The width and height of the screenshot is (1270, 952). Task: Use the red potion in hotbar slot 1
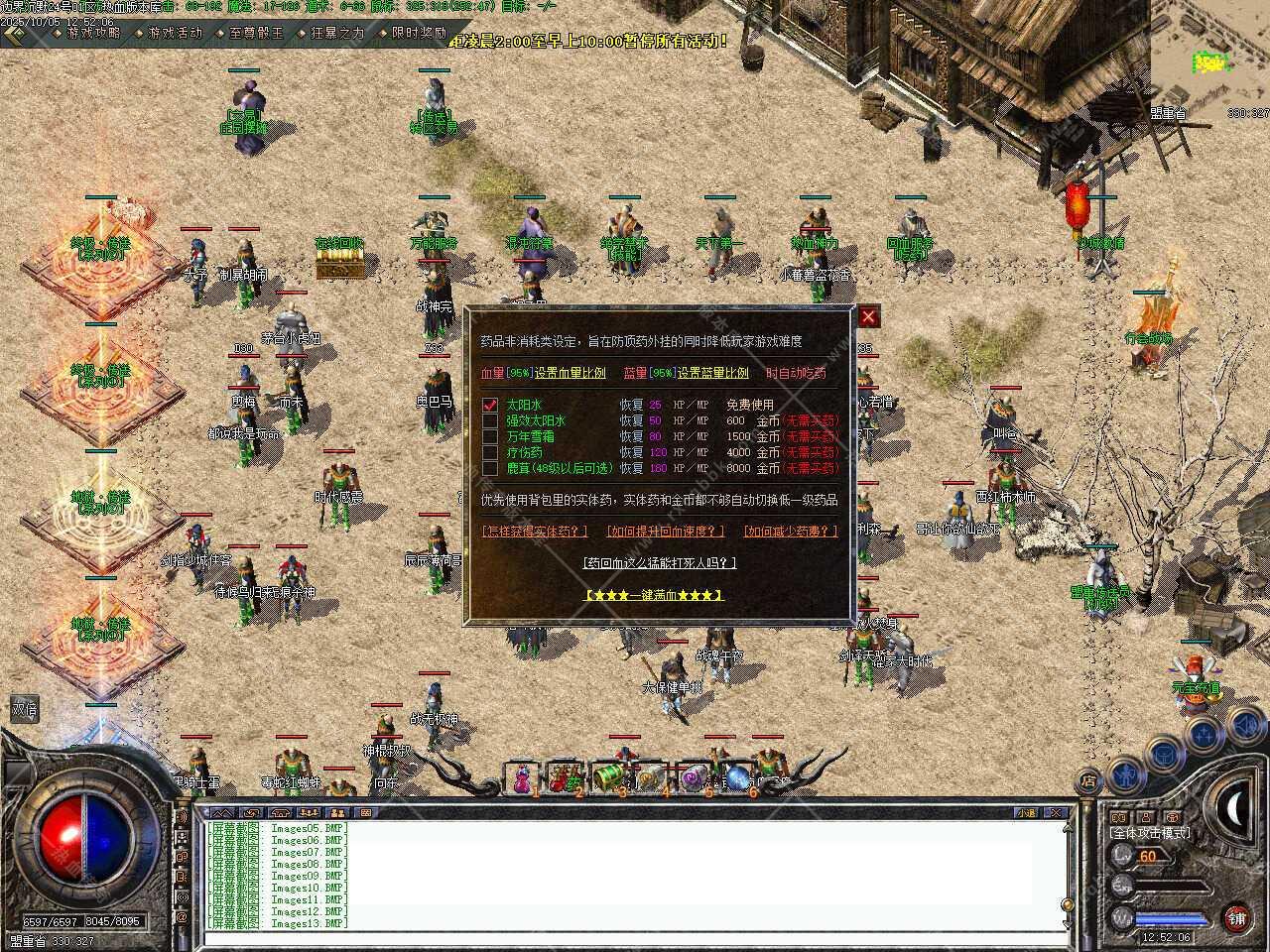pos(521,777)
